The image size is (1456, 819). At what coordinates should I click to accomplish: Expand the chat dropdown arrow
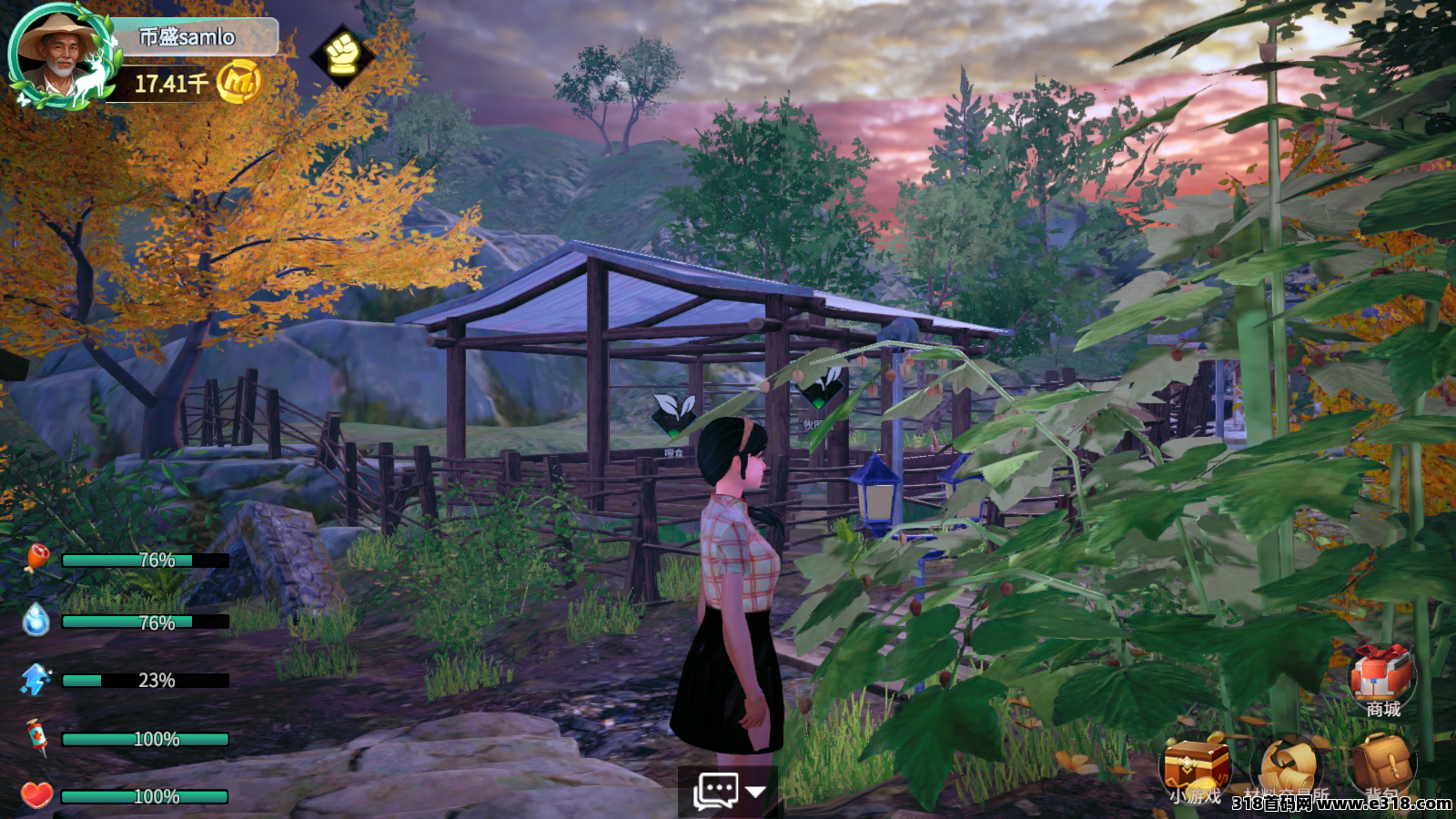755,791
